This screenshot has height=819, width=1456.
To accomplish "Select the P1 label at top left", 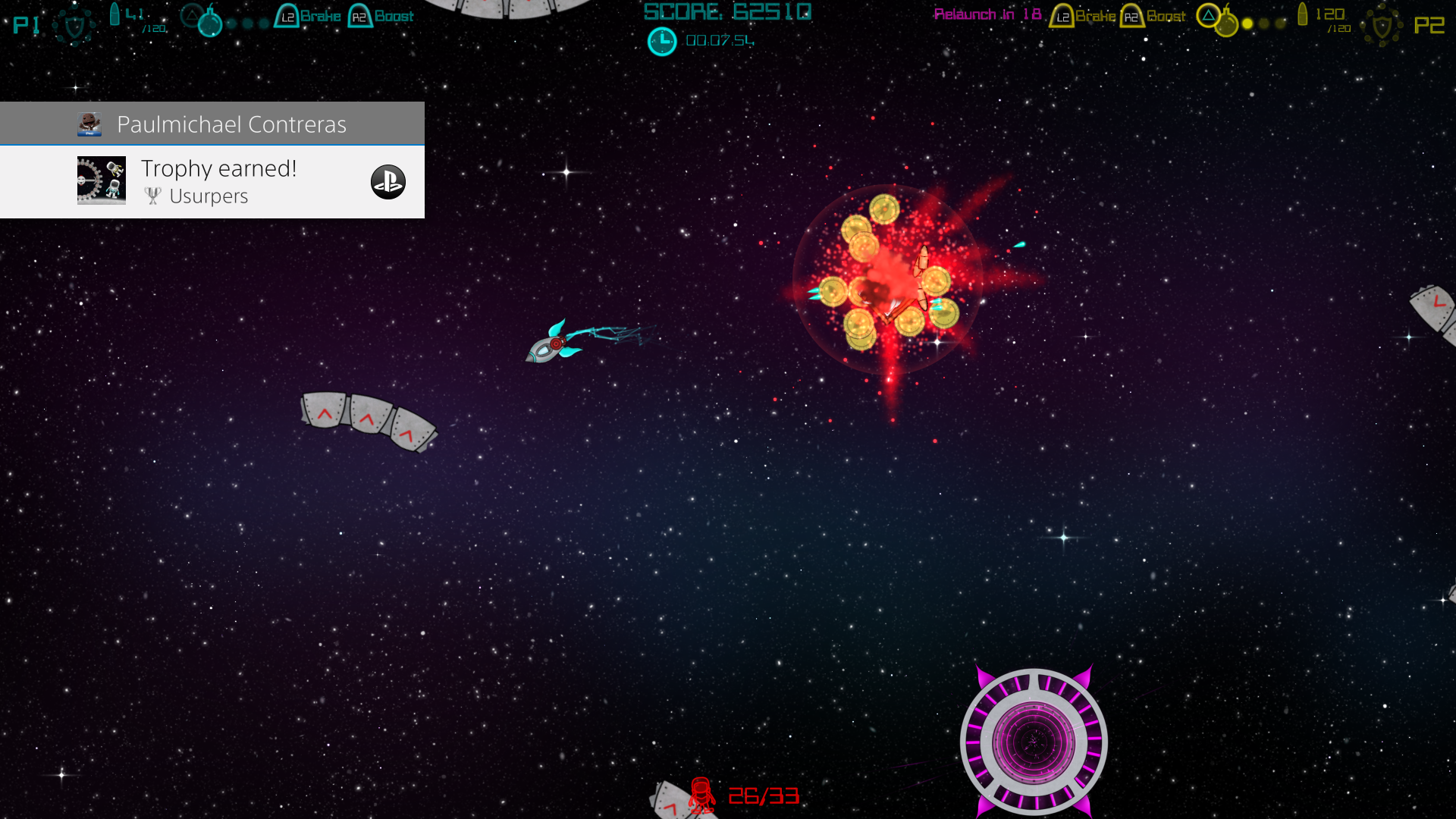I will 26,24.
